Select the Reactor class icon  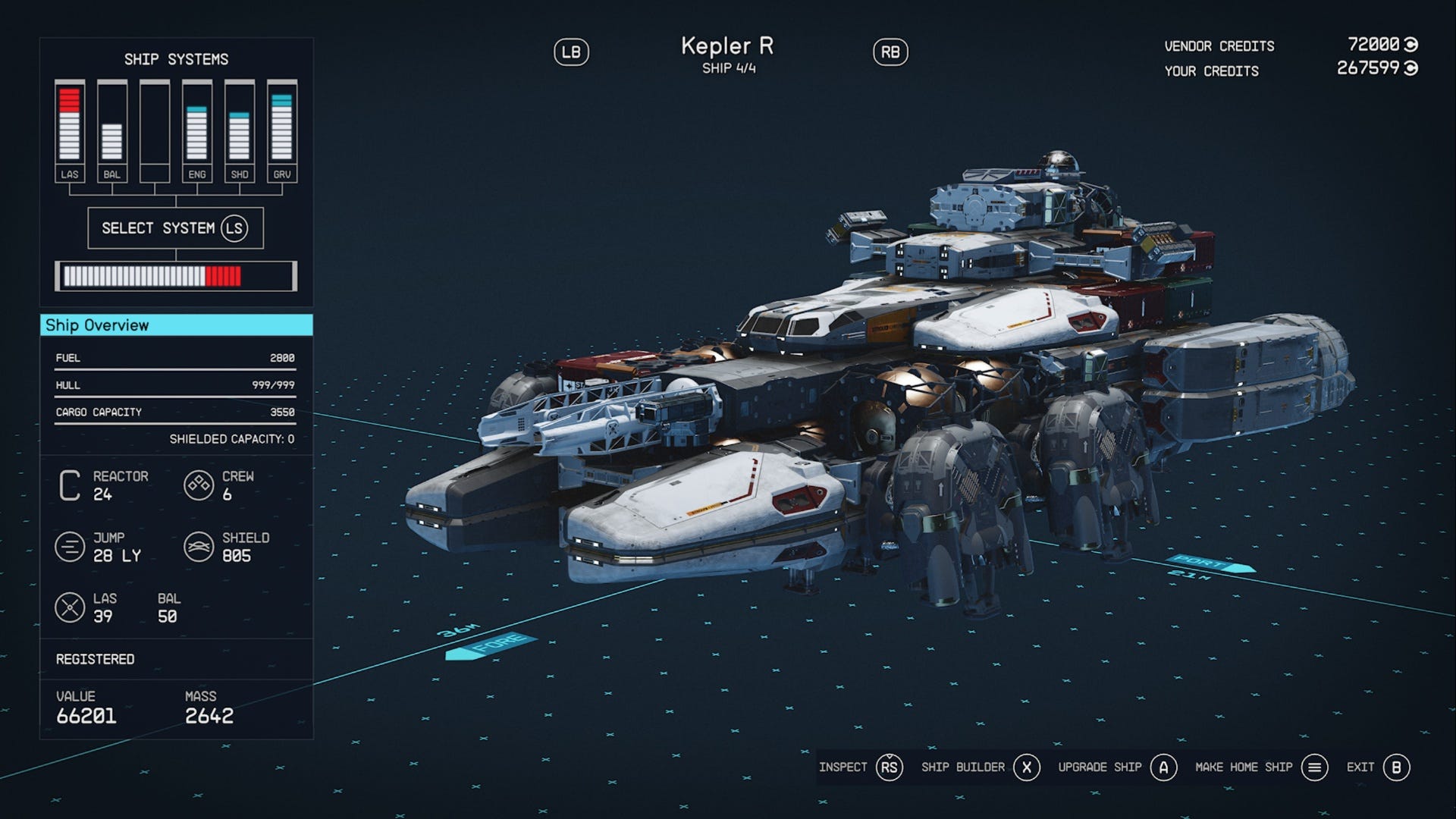[68, 485]
